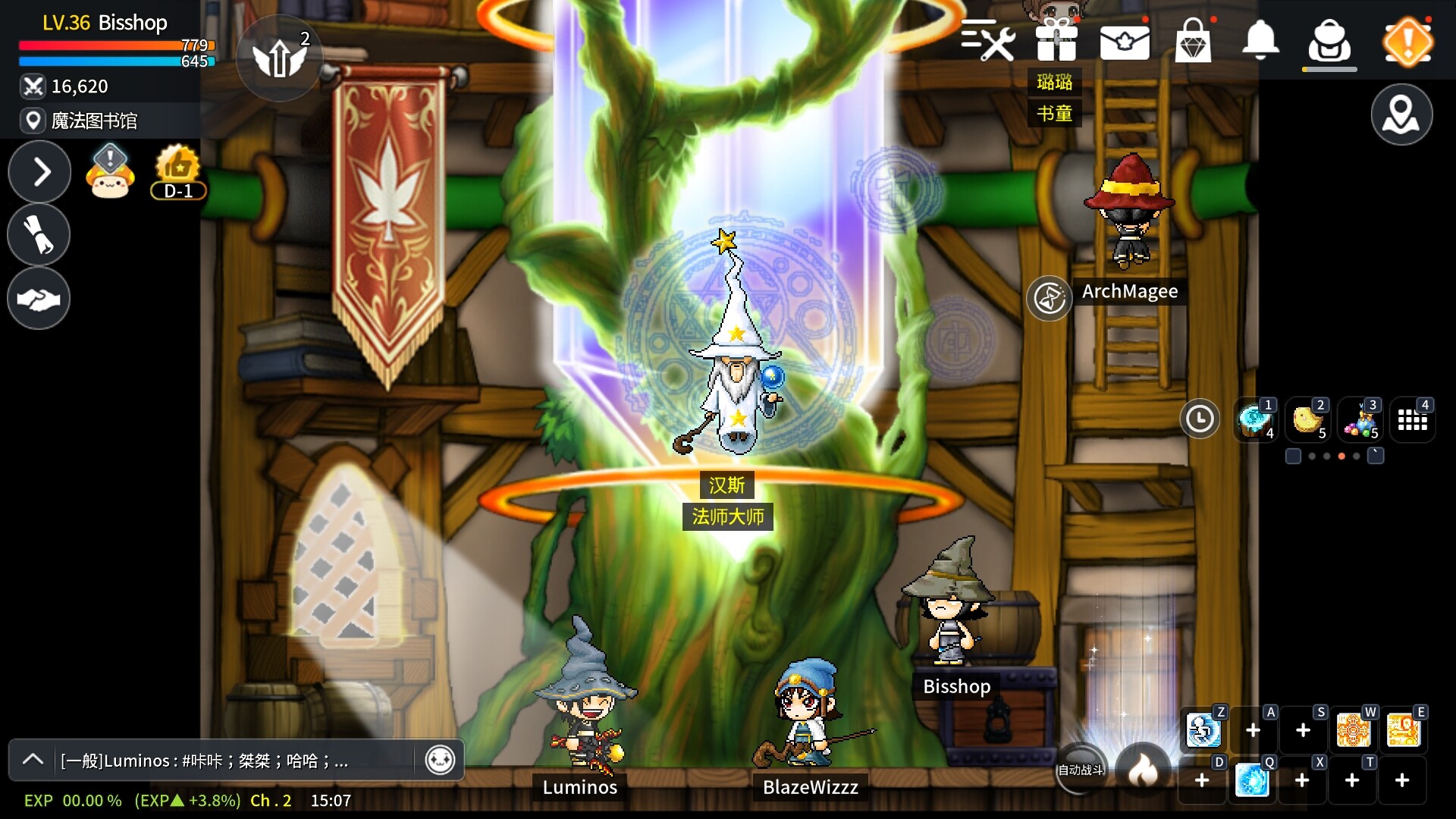1456x819 pixels.
Task: Toggle the auto battle button
Action: [x=1081, y=770]
